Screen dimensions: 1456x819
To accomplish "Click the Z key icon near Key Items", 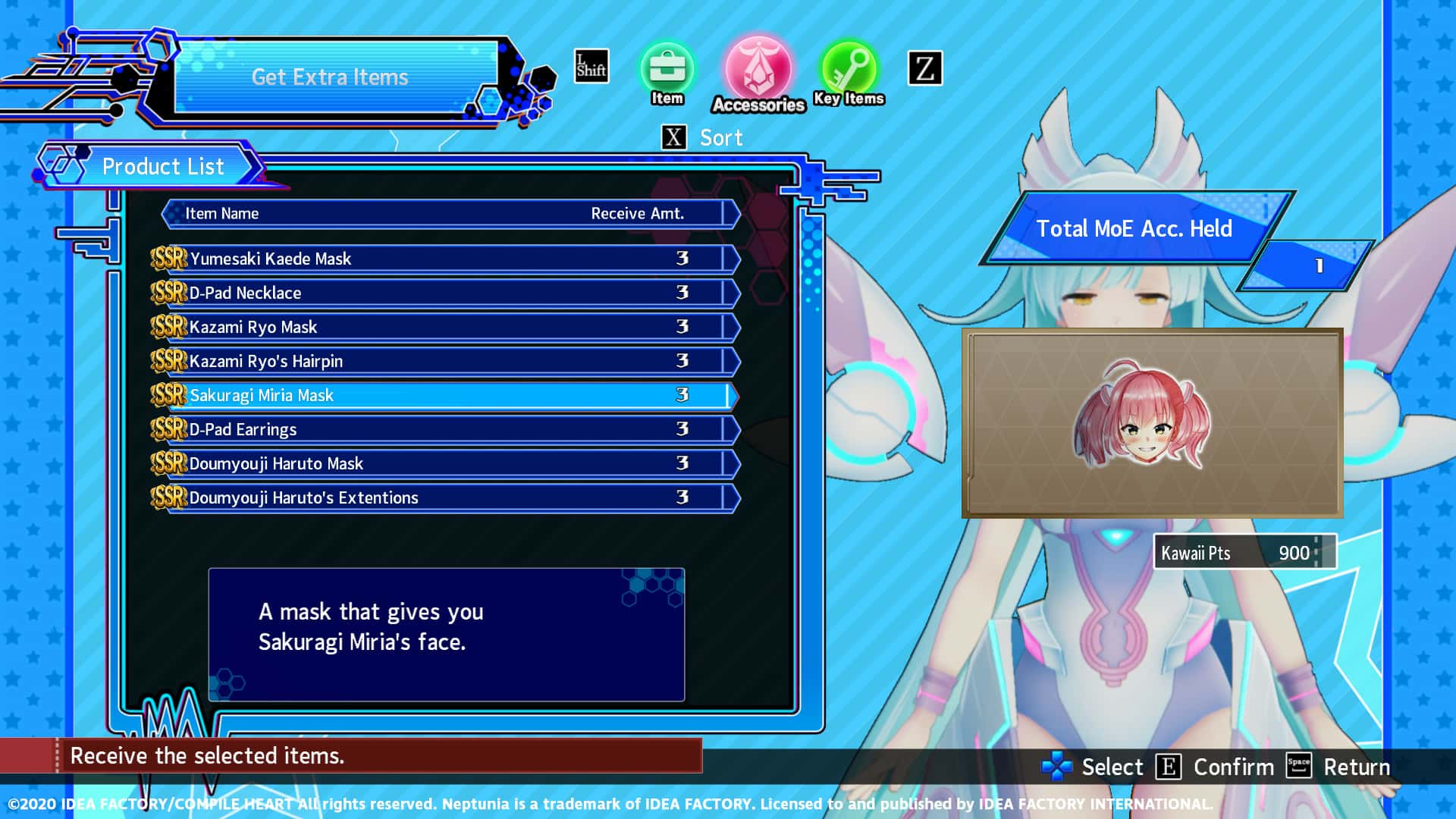I will (x=924, y=68).
